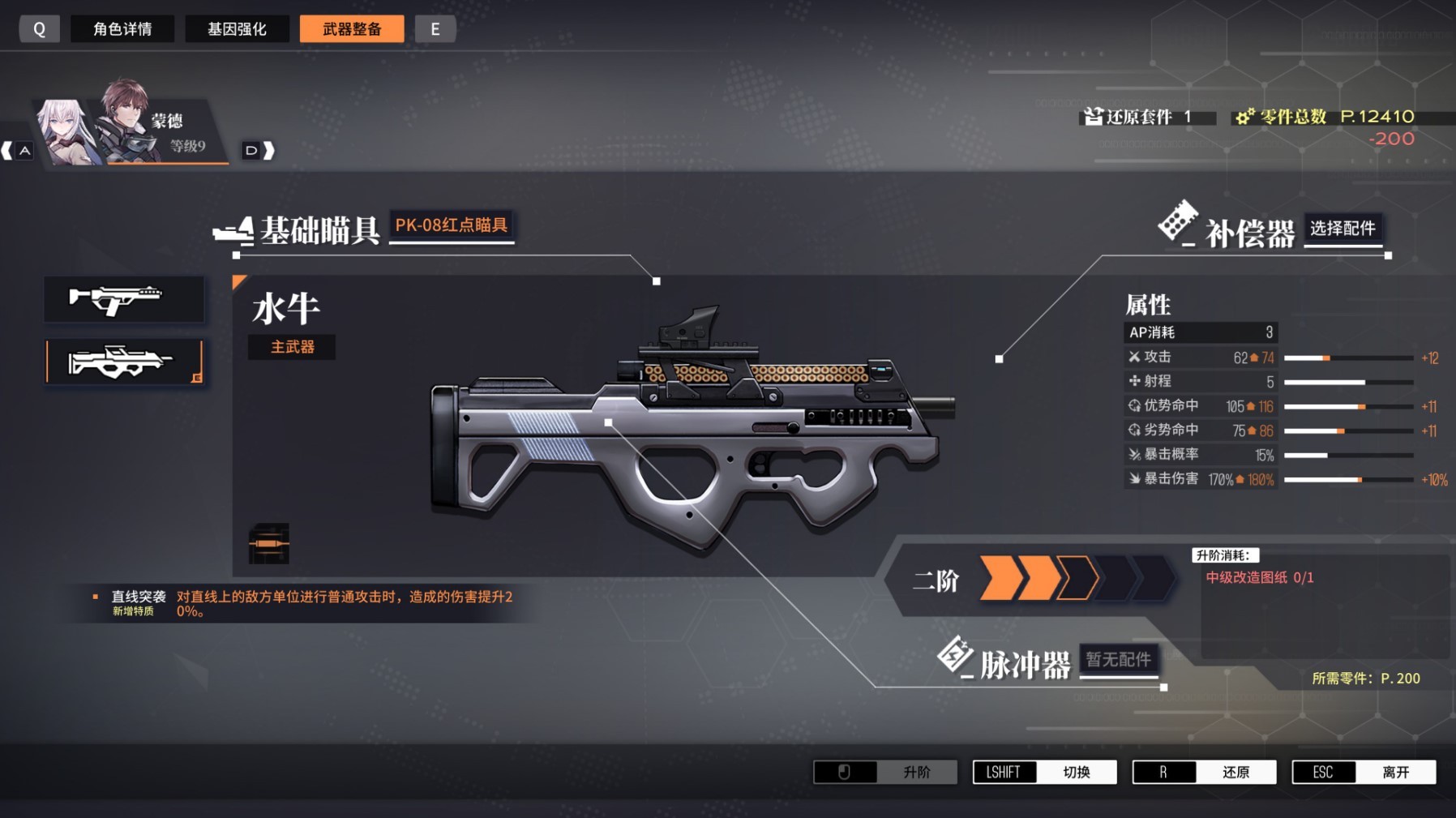Select the 武器整备 tab
Image resolution: width=1456 pixels, height=818 pixels.
(x=352, y=29)
